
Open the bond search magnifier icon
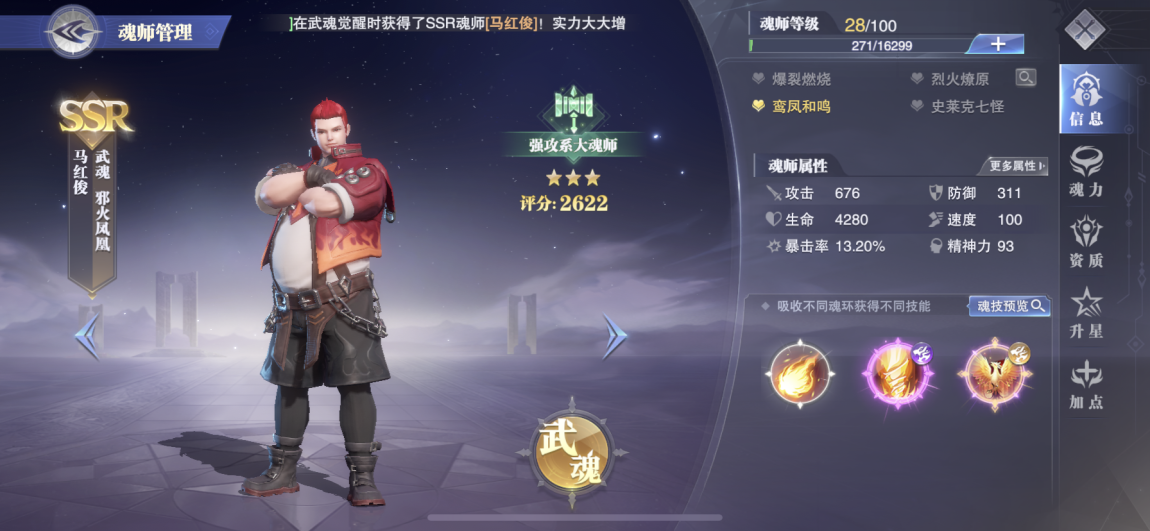(x=1025, y=78)
